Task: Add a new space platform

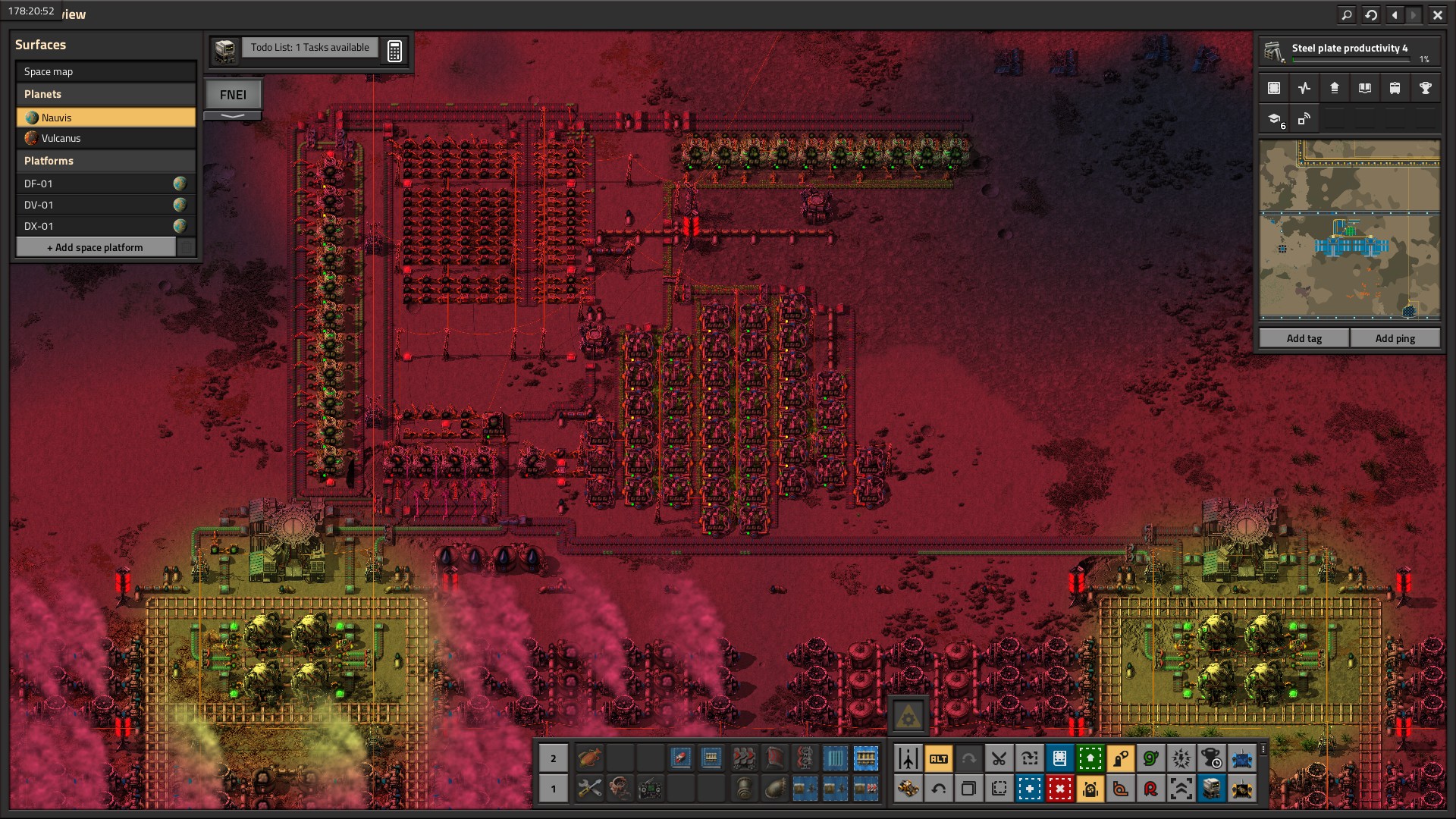Action: click(x=96, y=247)
